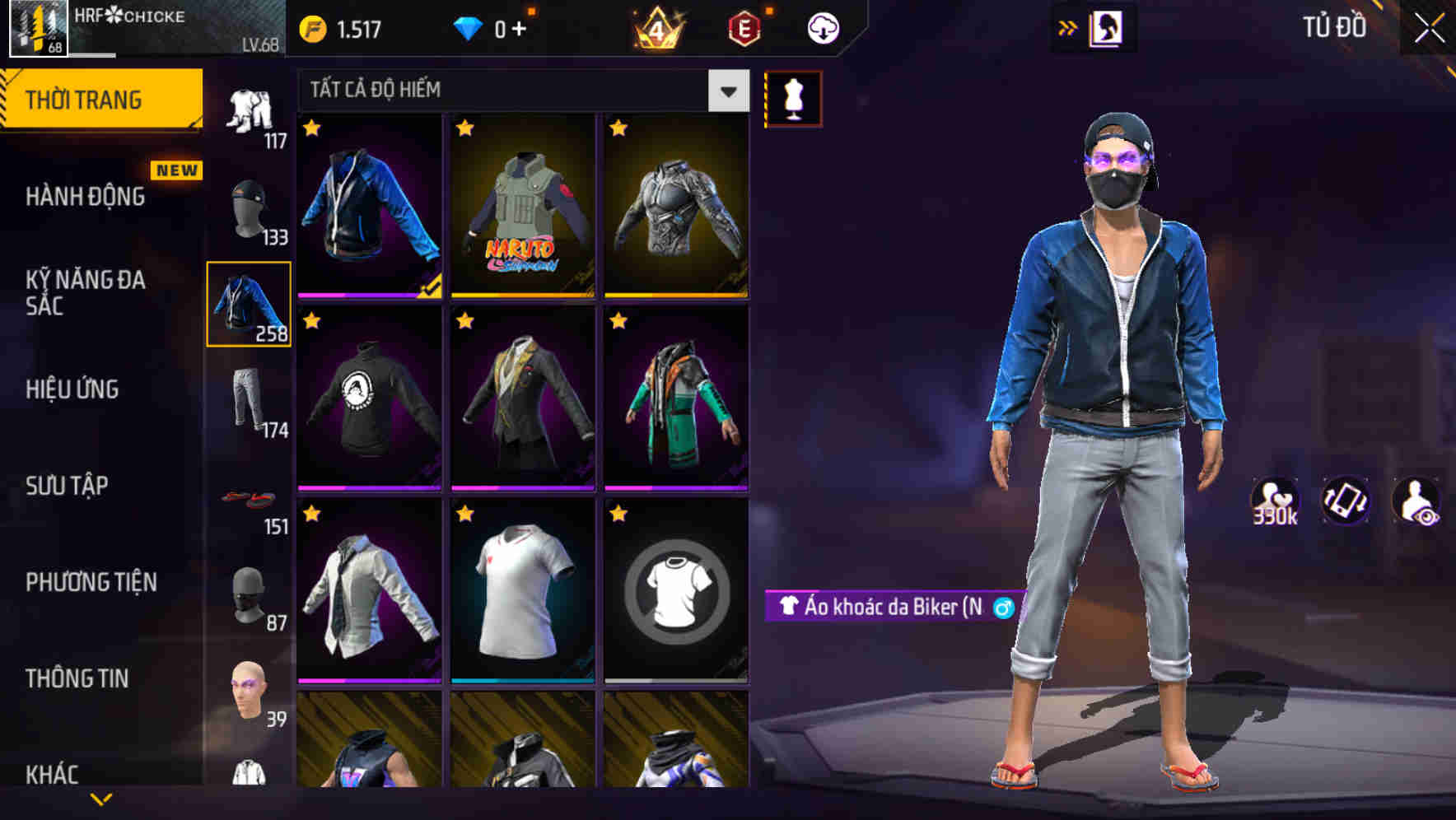
Task: Expand the sidebar chevron below KHÁC
Action: click(101, 797)
